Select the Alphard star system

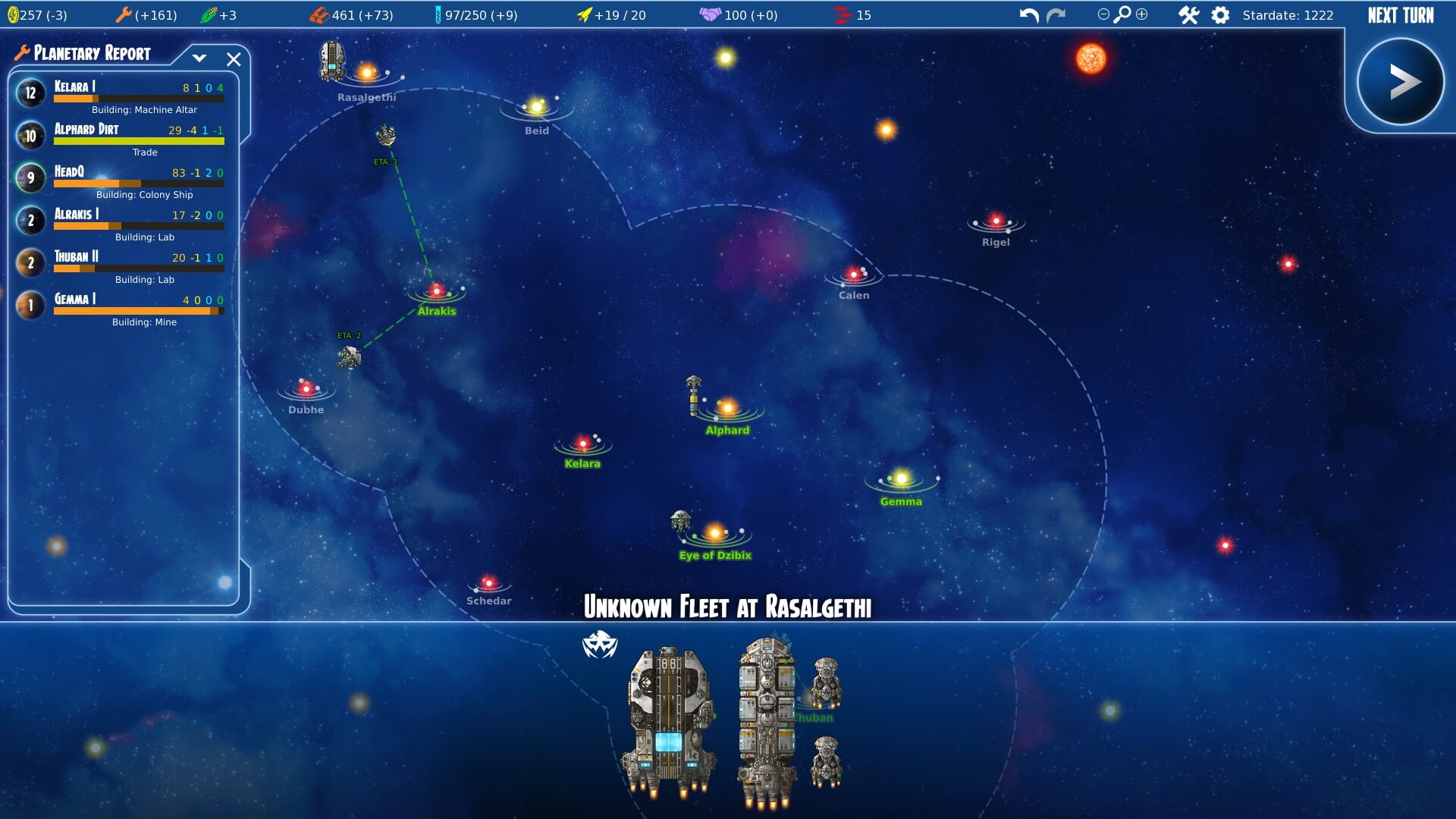[727, 409]
